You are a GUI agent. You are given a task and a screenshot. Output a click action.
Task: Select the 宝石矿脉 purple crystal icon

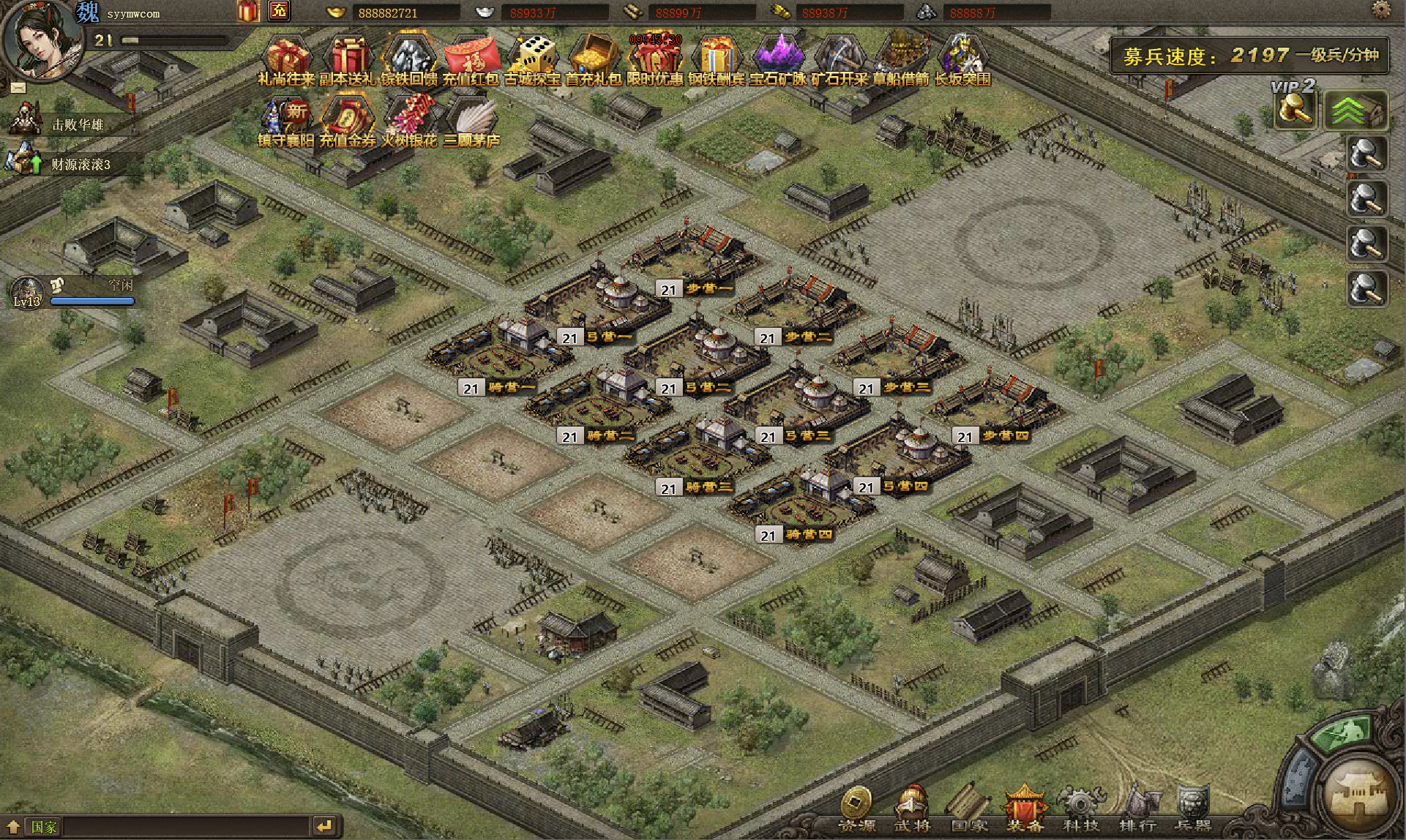(x=778, y=59)
